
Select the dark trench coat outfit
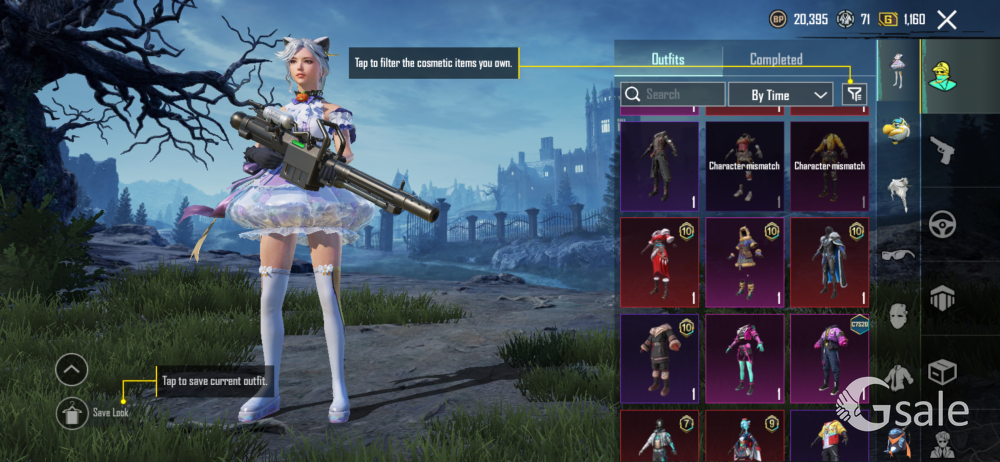pos(659,166)
